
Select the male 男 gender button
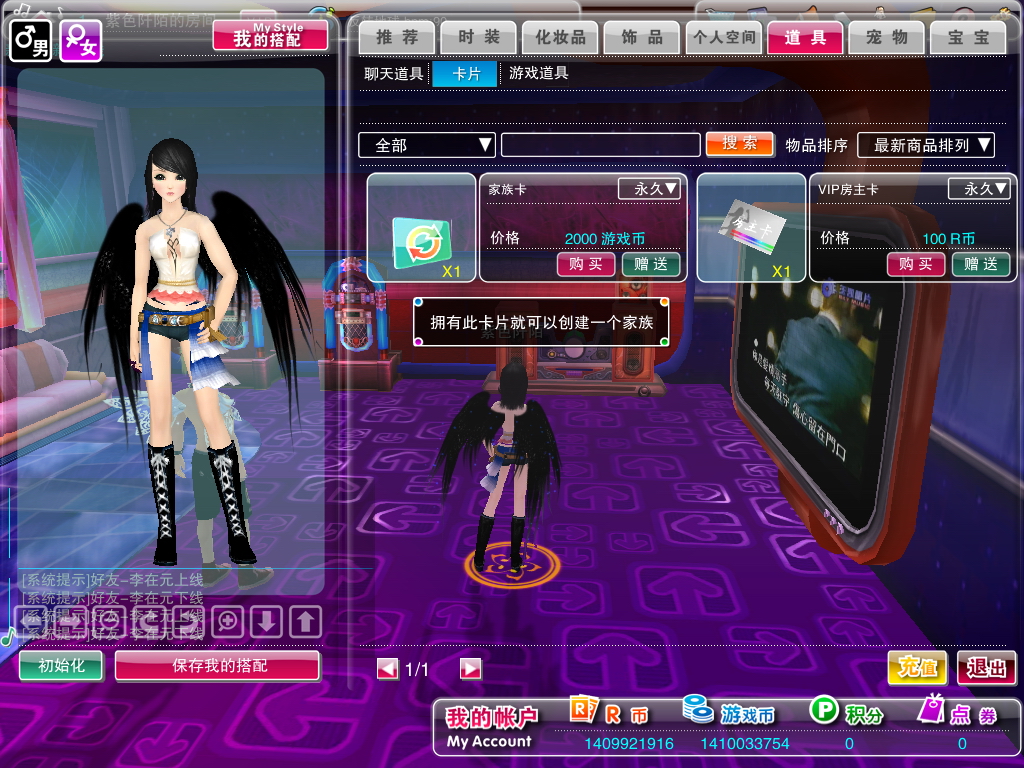coord(30,42)
